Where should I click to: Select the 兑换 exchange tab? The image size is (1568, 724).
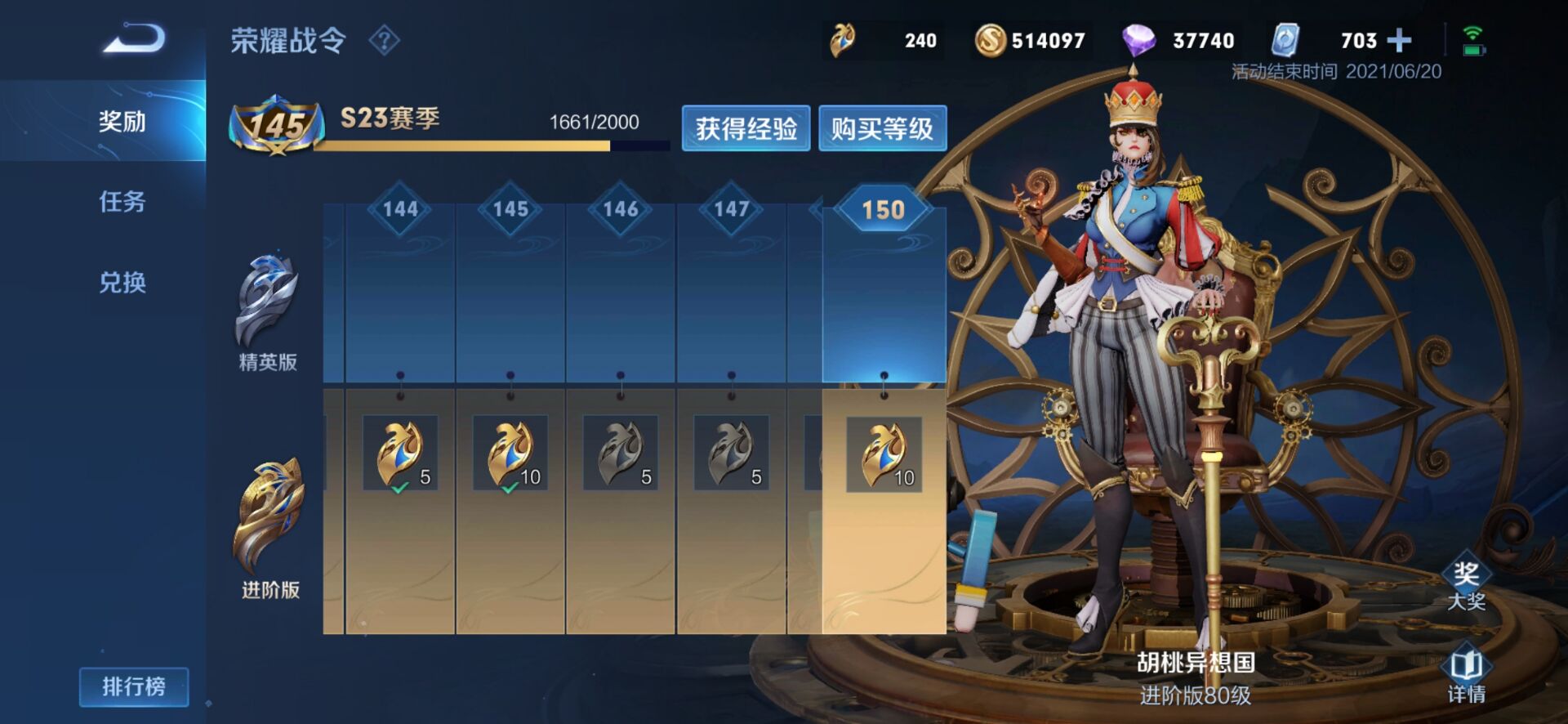(122, 283)
